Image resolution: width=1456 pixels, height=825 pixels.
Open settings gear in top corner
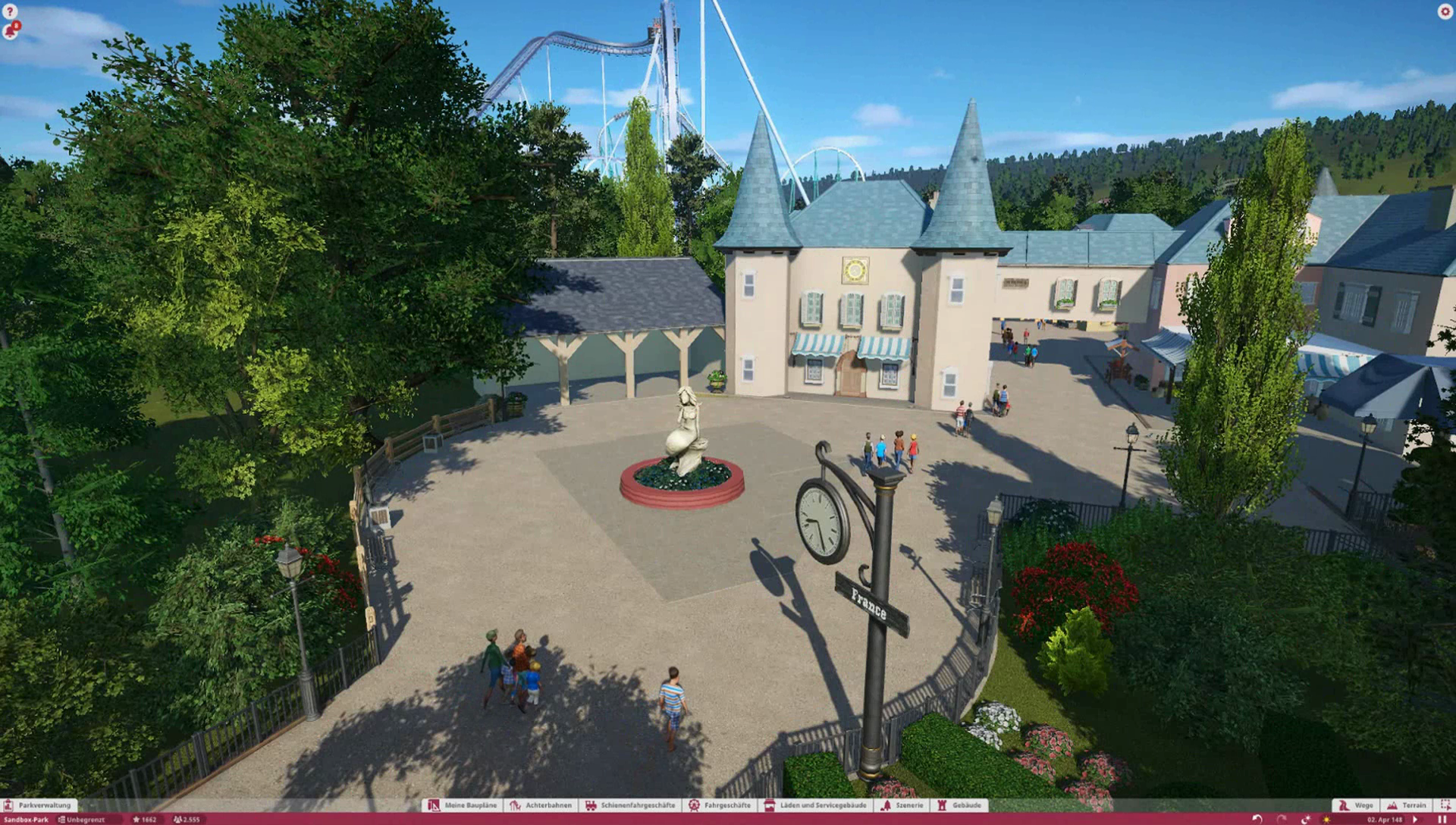coord(1445,11)
